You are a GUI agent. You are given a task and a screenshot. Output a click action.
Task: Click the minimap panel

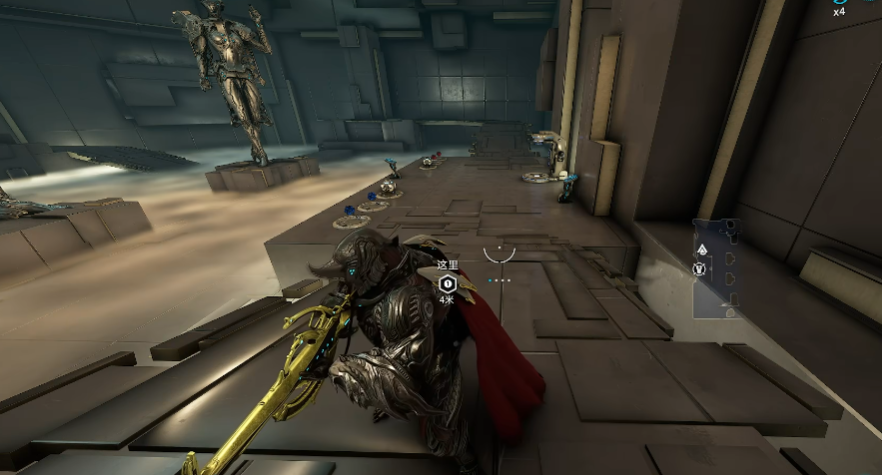pyautogui.click(x=716, y=268)
